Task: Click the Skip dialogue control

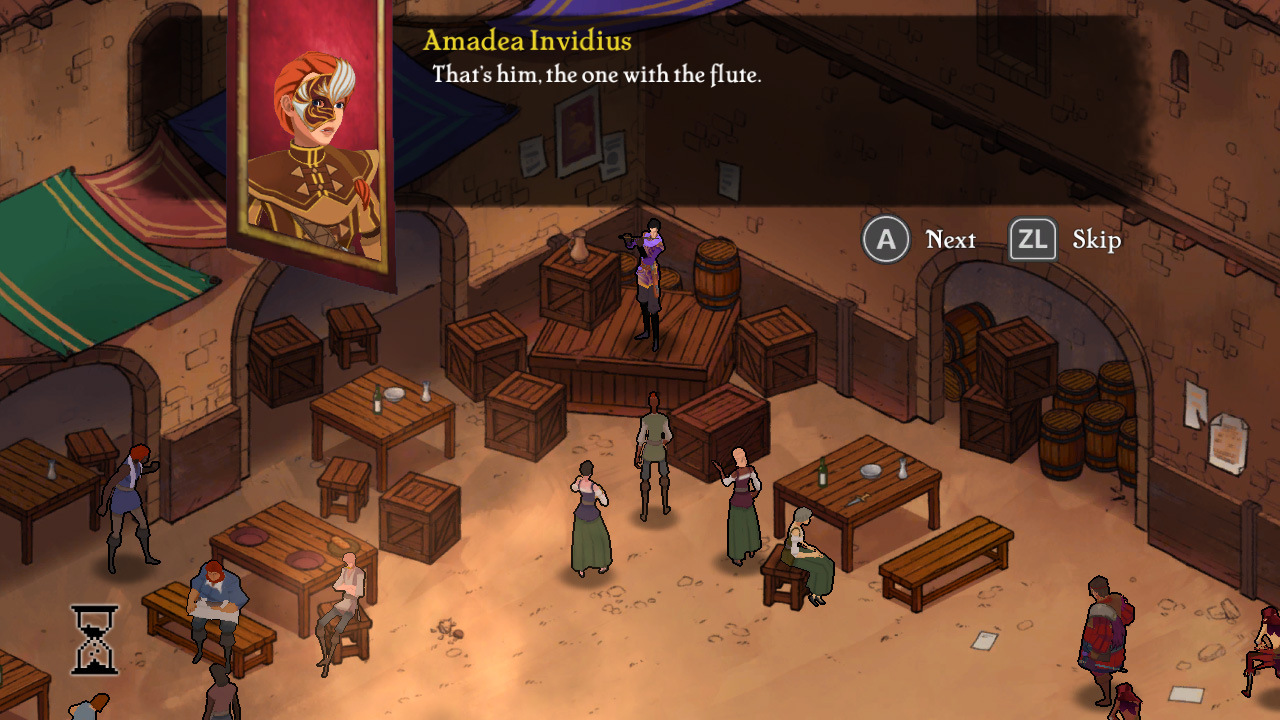Action: (x=1097, y=239)
